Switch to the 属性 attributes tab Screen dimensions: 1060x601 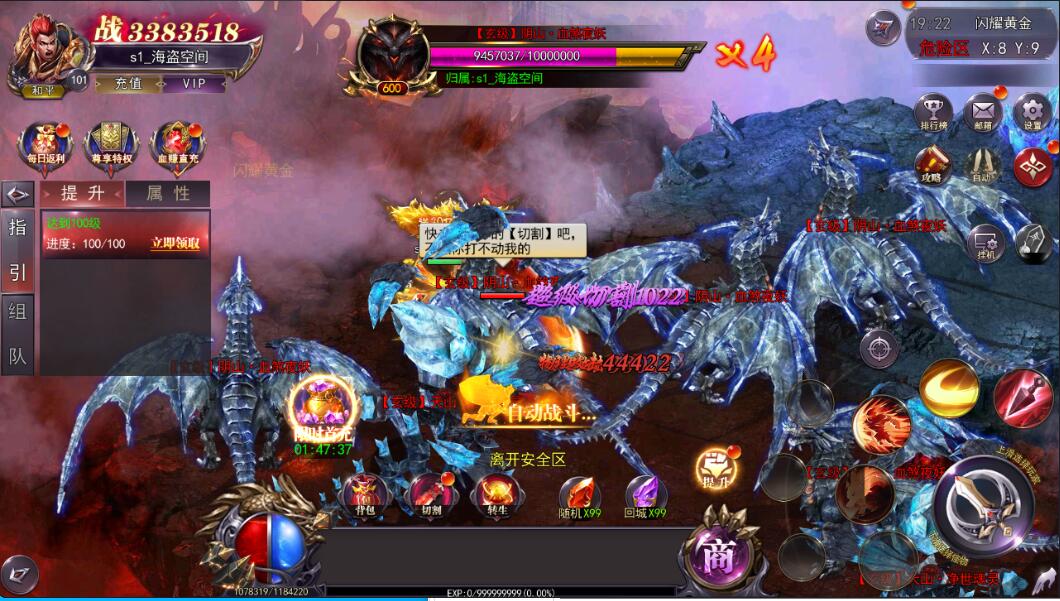(x=168, y=194)
